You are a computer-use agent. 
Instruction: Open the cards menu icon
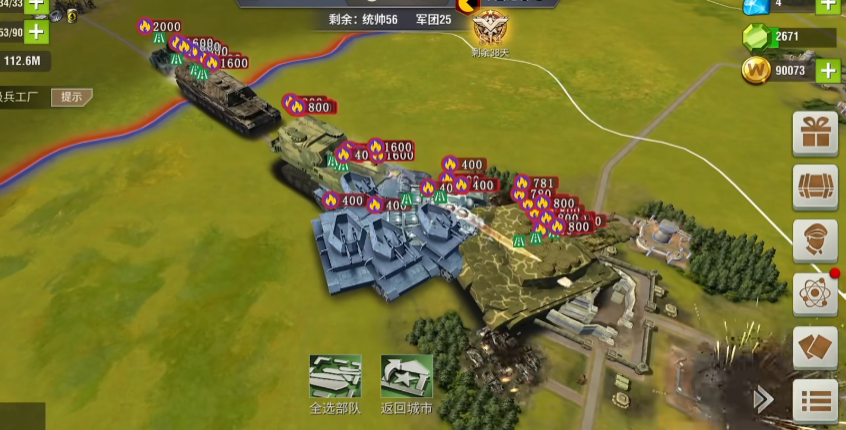pos(815,348)
